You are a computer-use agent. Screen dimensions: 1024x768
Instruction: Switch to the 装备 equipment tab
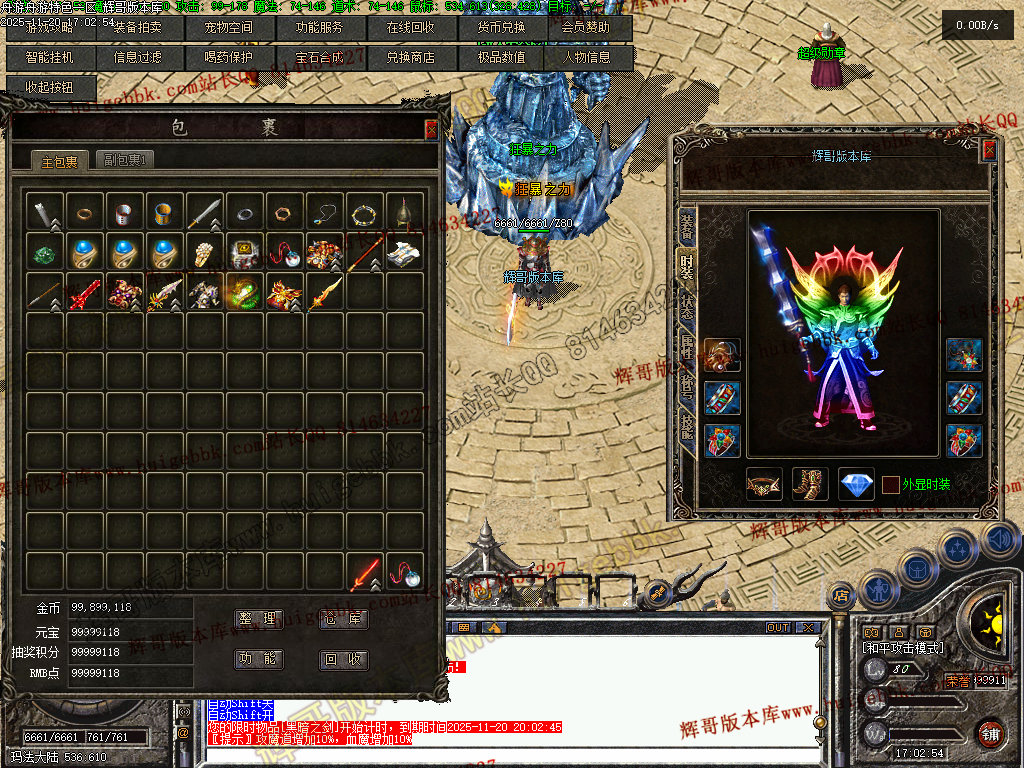pyautogui.click(x=686, y=228)
